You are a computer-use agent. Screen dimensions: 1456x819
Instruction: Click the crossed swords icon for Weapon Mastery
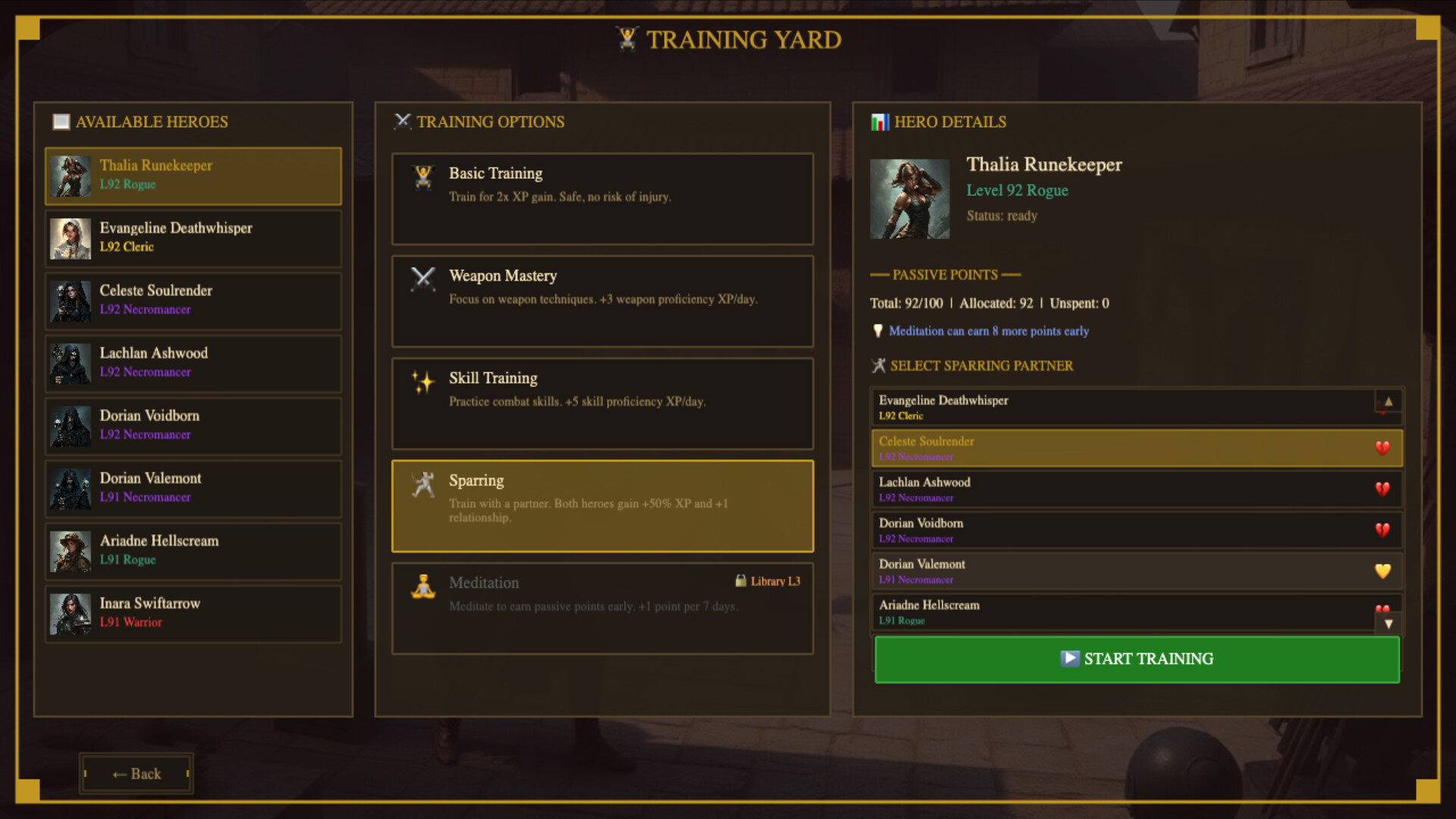tap(422, 279)
